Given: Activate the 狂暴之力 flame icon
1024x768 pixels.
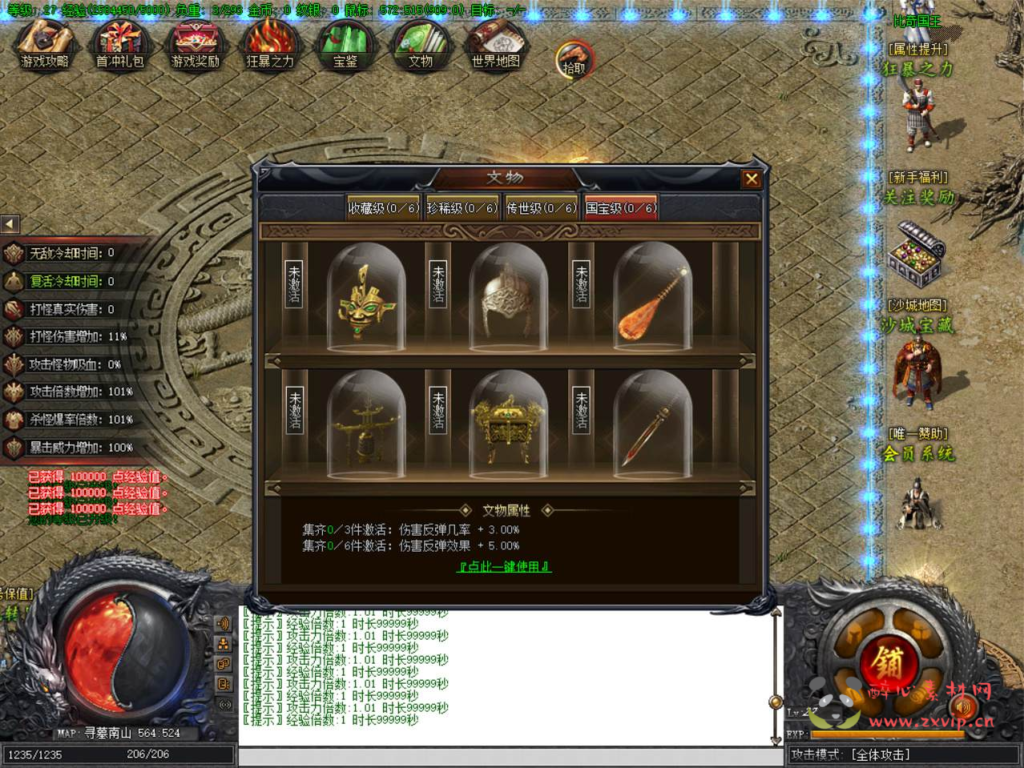Looking at the screenshot, I should click(x=270, y=43).
